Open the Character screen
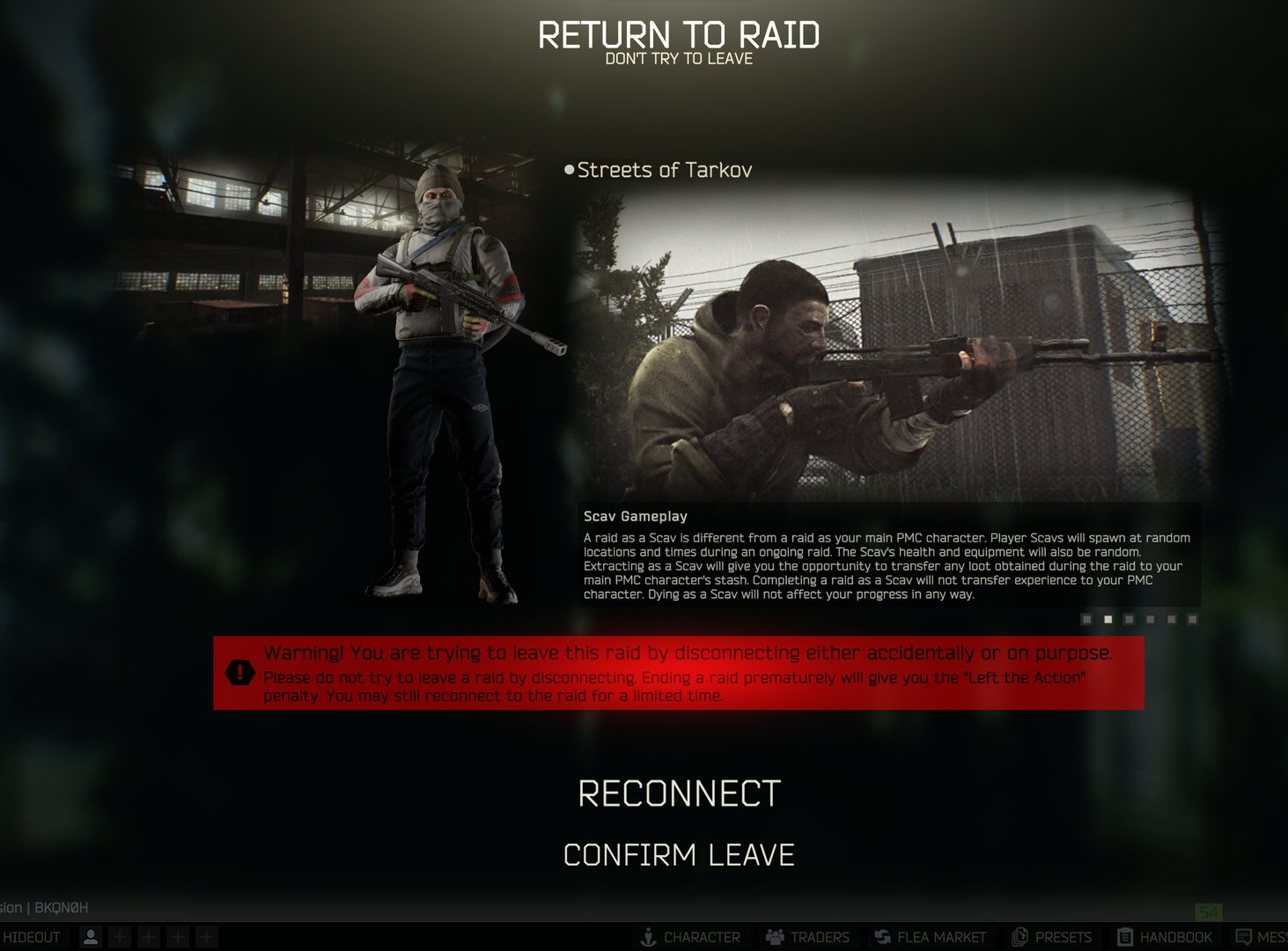This screenshot has width=1288, height=951. tap(690, 937)
